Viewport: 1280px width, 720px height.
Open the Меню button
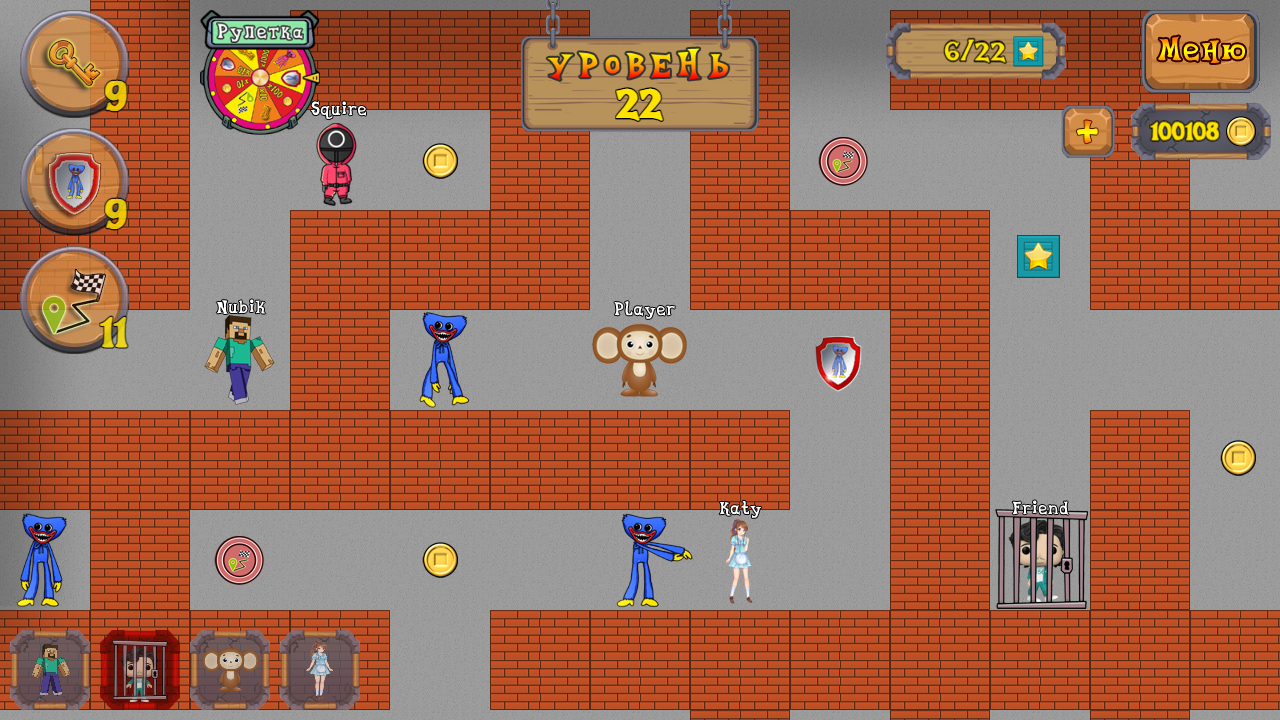coord(1199,52)
